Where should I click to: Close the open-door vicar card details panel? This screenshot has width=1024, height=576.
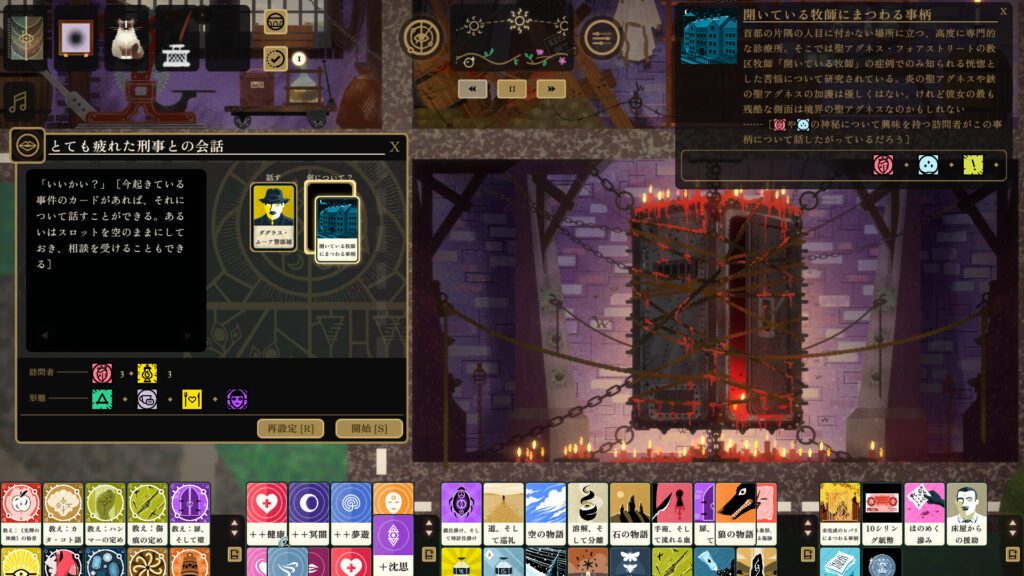1004,12
